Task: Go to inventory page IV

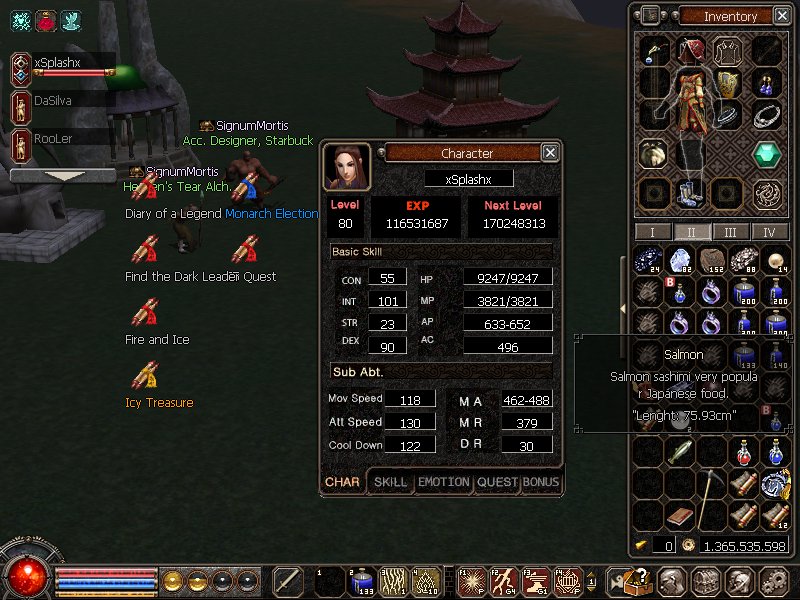Action: [769, 232]
